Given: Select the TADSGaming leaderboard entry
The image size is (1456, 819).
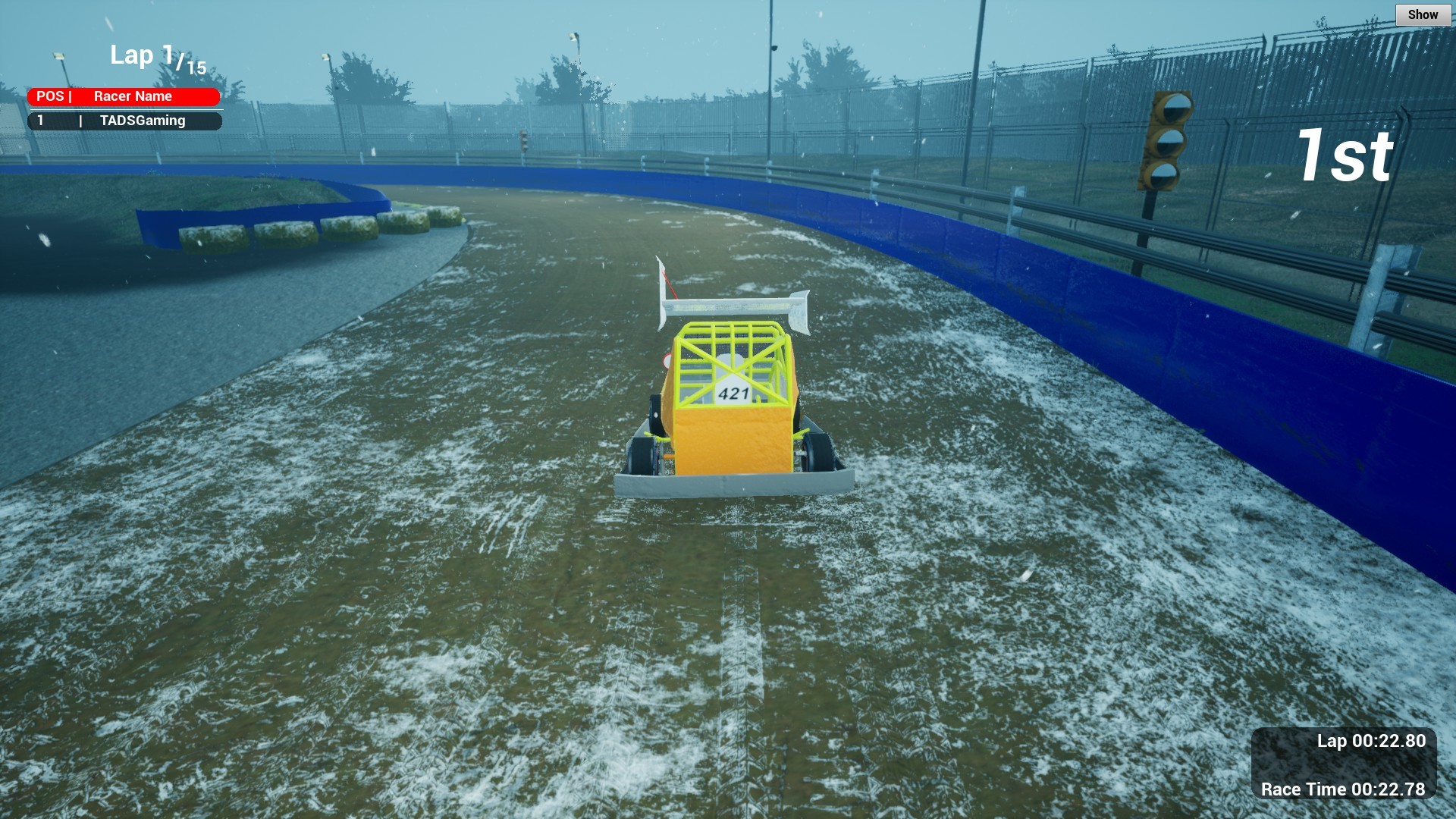Looking at the screenshot, I should coord(125,120).
